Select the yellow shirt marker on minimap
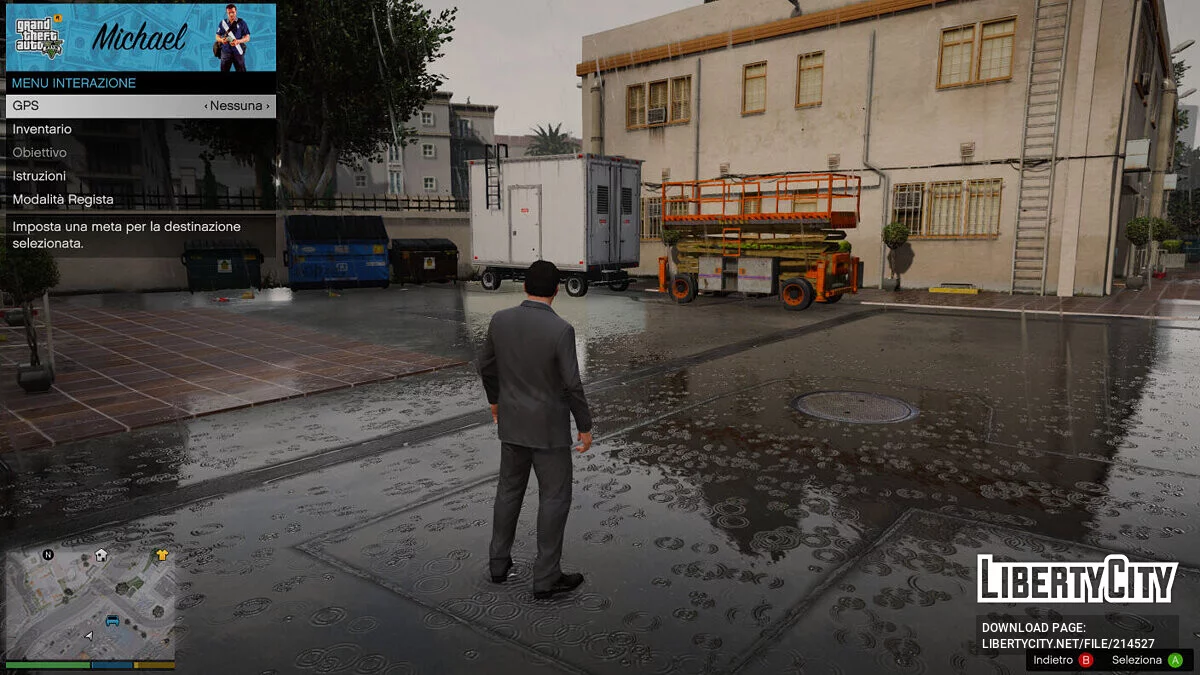 (162, 555)
